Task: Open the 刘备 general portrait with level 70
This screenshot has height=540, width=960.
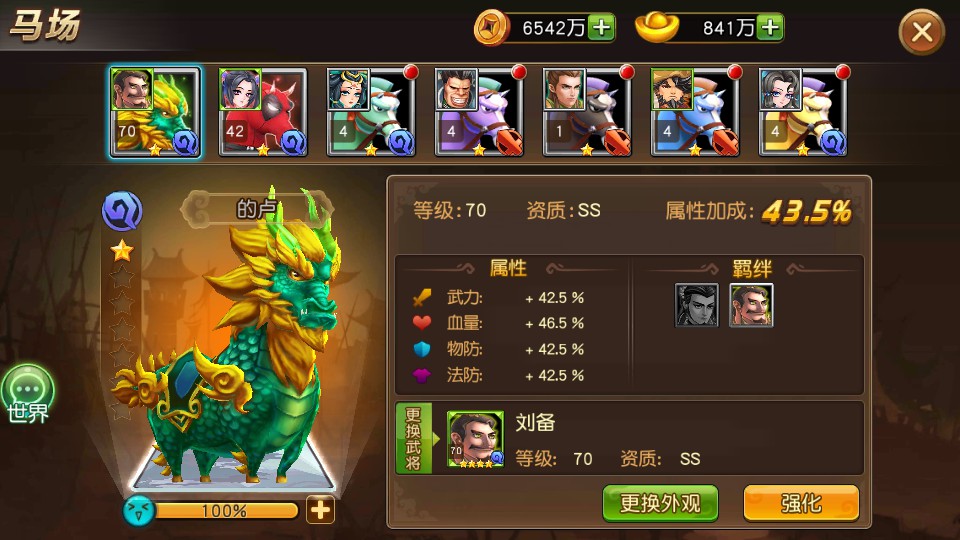Action: coord(475,439)
